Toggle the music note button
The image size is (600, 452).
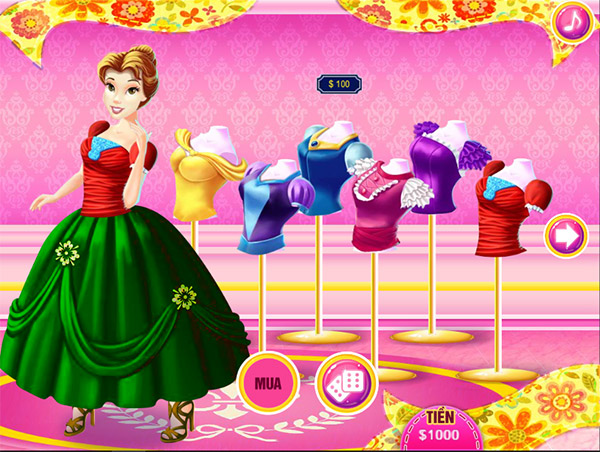coord(574,21)
